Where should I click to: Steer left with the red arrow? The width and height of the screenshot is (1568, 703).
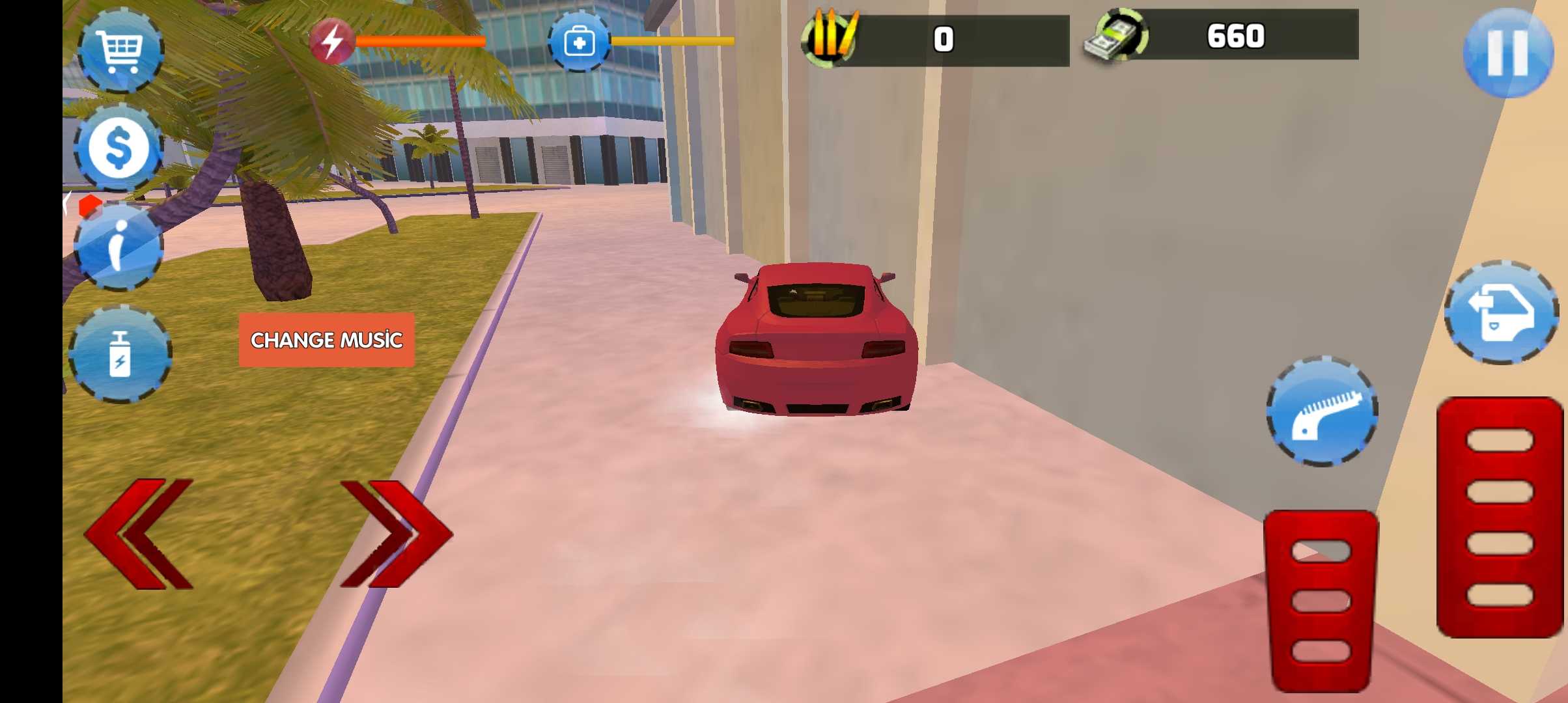point(139,534)
